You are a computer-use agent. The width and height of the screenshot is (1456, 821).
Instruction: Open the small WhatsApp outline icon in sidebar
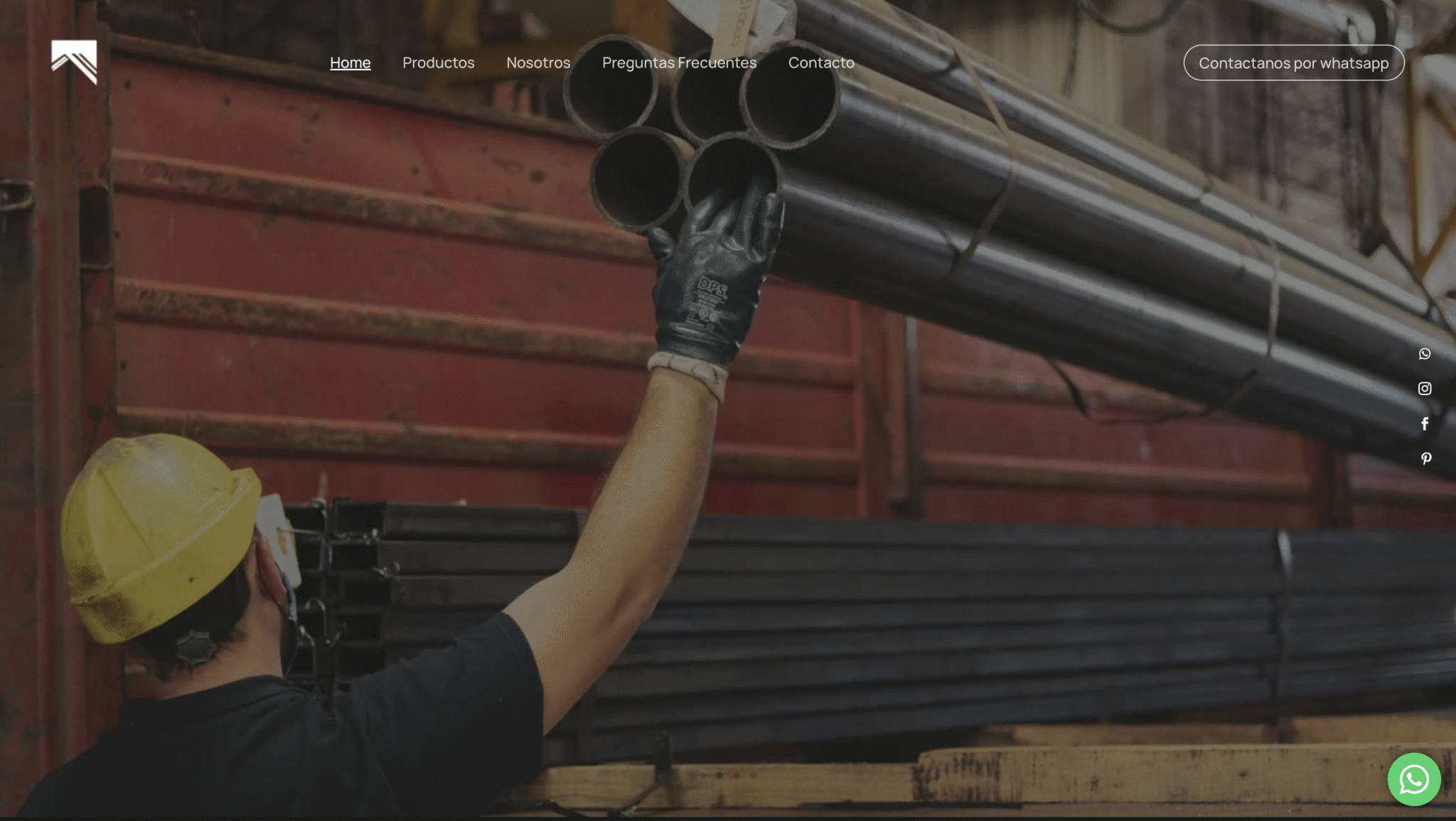[x=1425, y=354]
